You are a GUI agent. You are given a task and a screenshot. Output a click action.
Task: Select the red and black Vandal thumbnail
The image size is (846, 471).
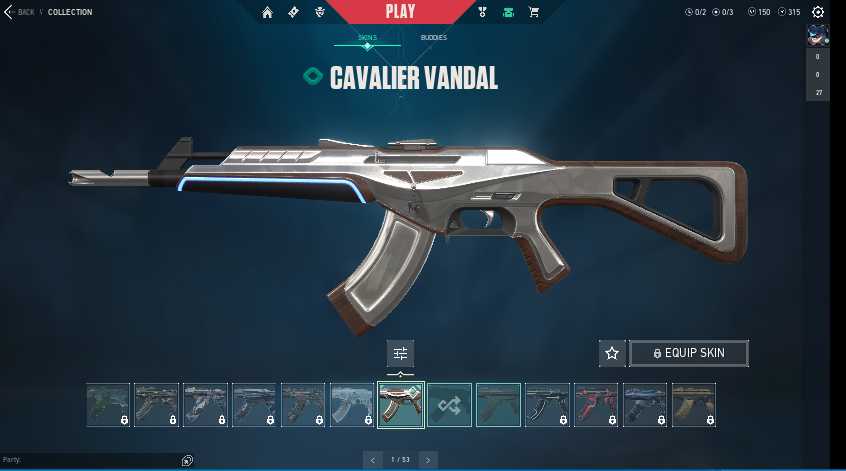[596, 405]
